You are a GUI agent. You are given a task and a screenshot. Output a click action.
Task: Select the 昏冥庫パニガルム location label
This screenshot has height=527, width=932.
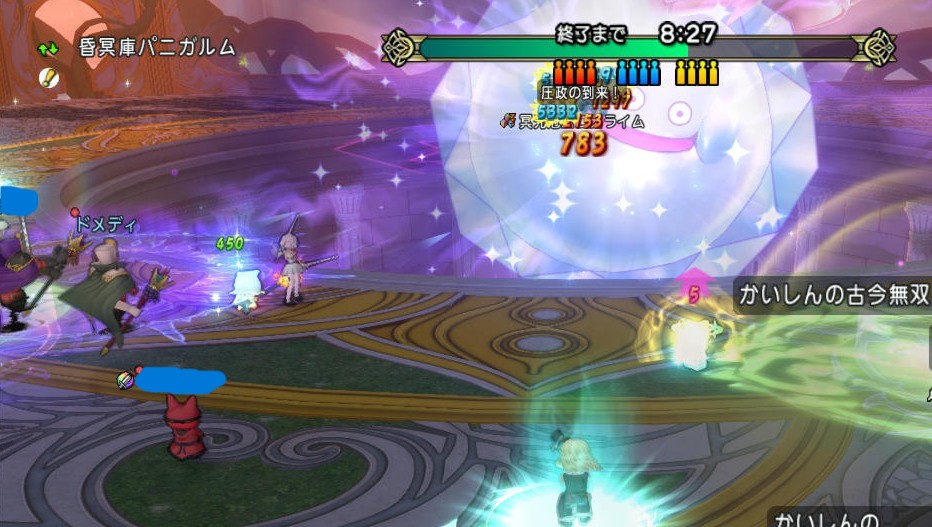[157, 48]
